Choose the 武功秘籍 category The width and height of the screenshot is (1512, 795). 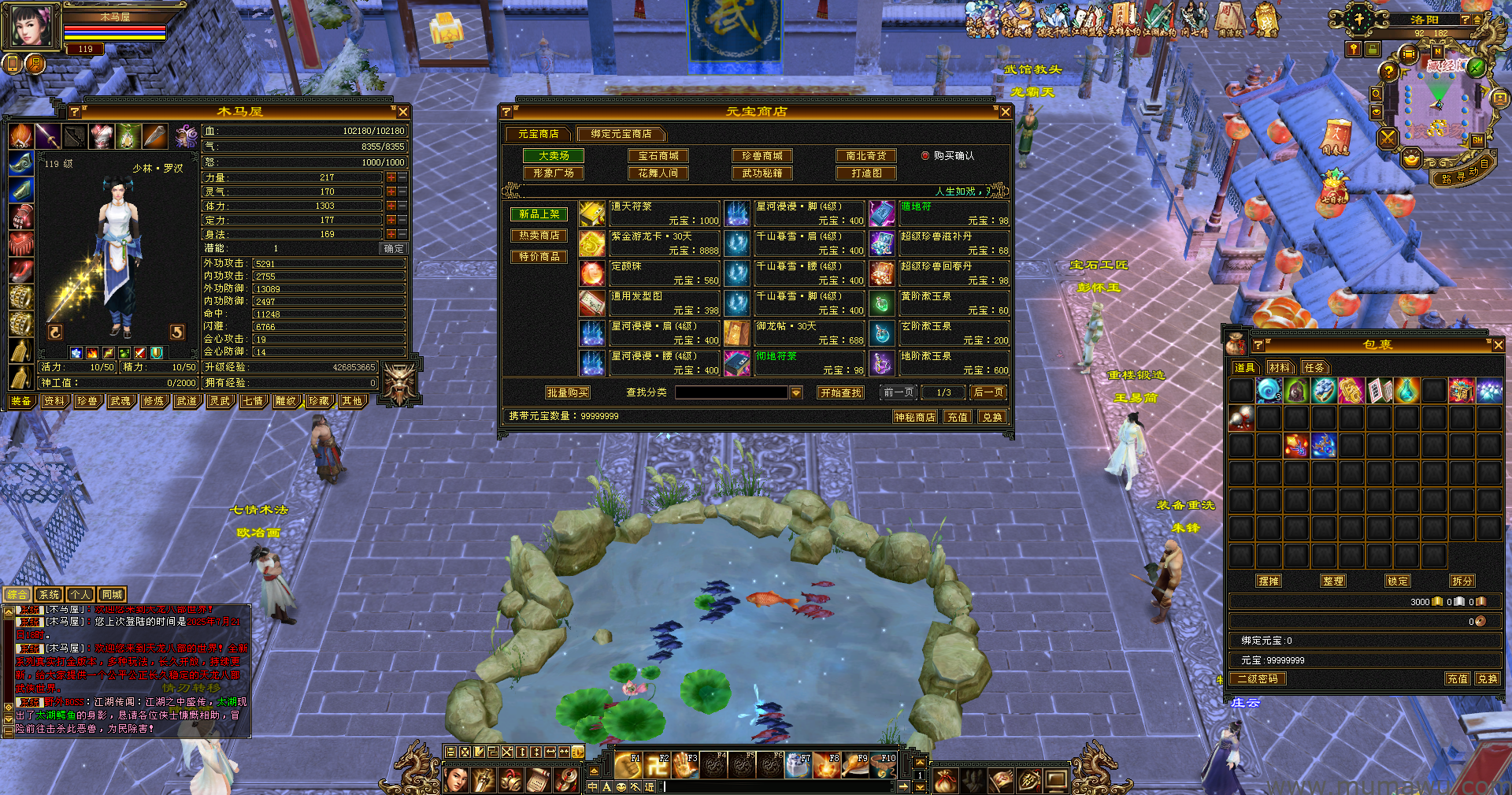click(x=762, y=173)
